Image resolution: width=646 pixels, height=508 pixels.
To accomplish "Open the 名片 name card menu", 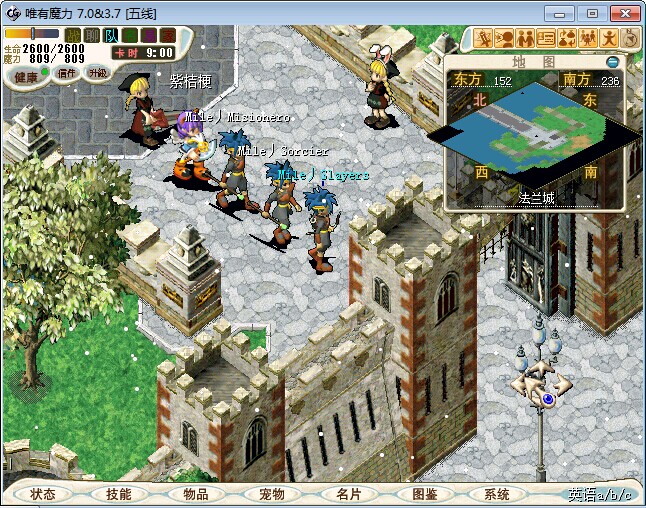I will pos(348,494).
